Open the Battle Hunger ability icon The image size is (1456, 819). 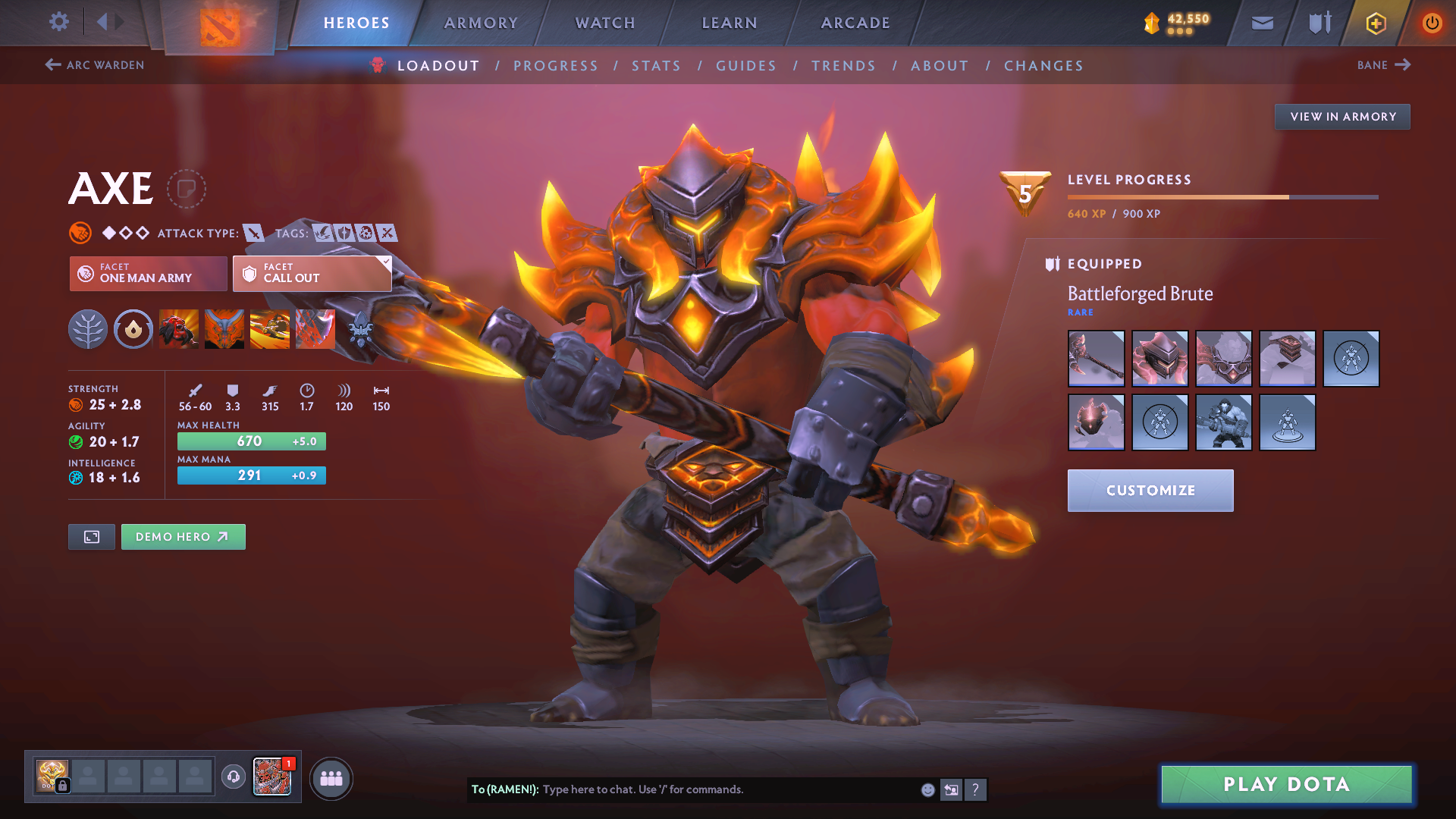click(224, 329)
